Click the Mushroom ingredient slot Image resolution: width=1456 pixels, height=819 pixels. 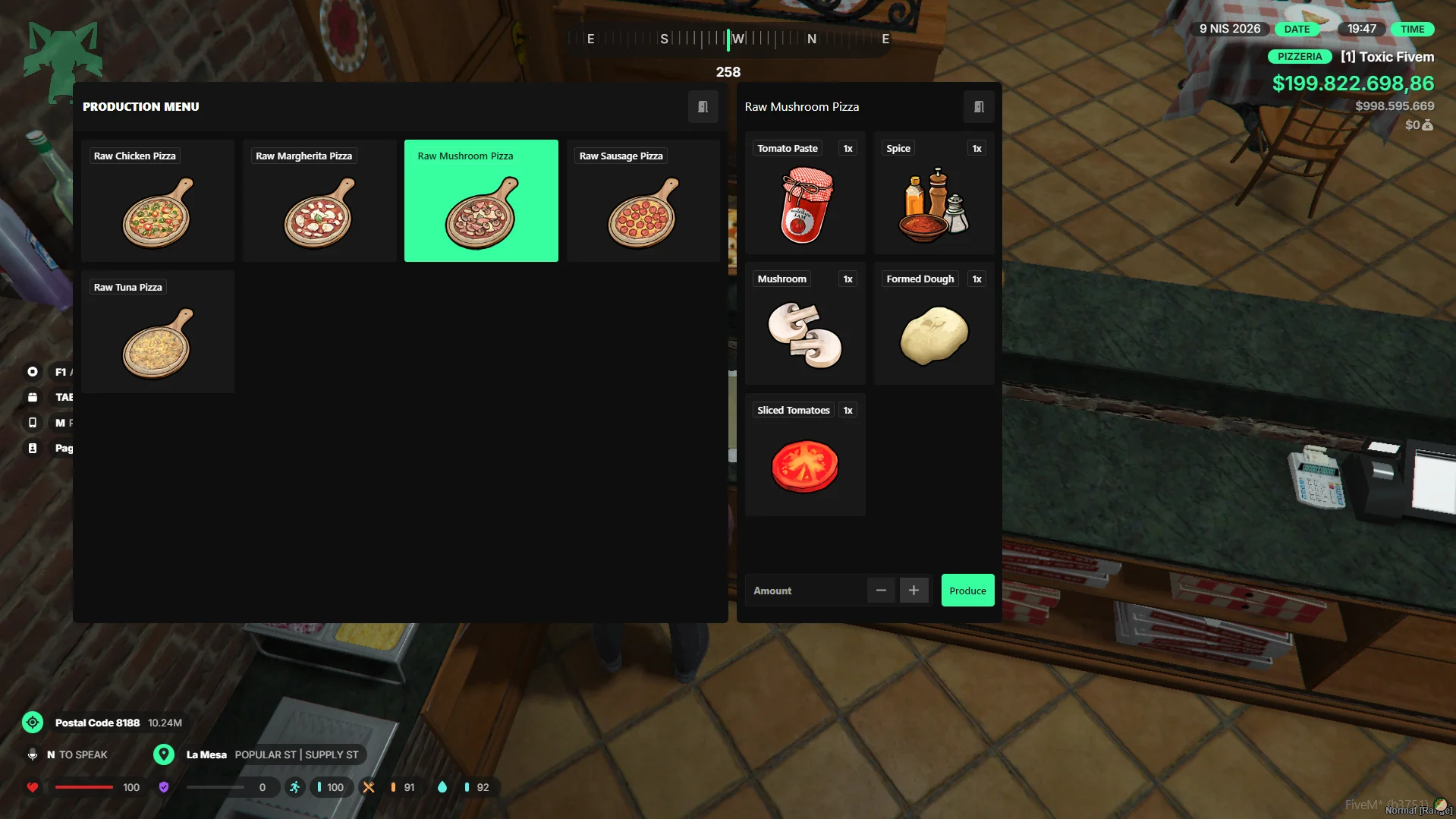click(x=805, y=324)
